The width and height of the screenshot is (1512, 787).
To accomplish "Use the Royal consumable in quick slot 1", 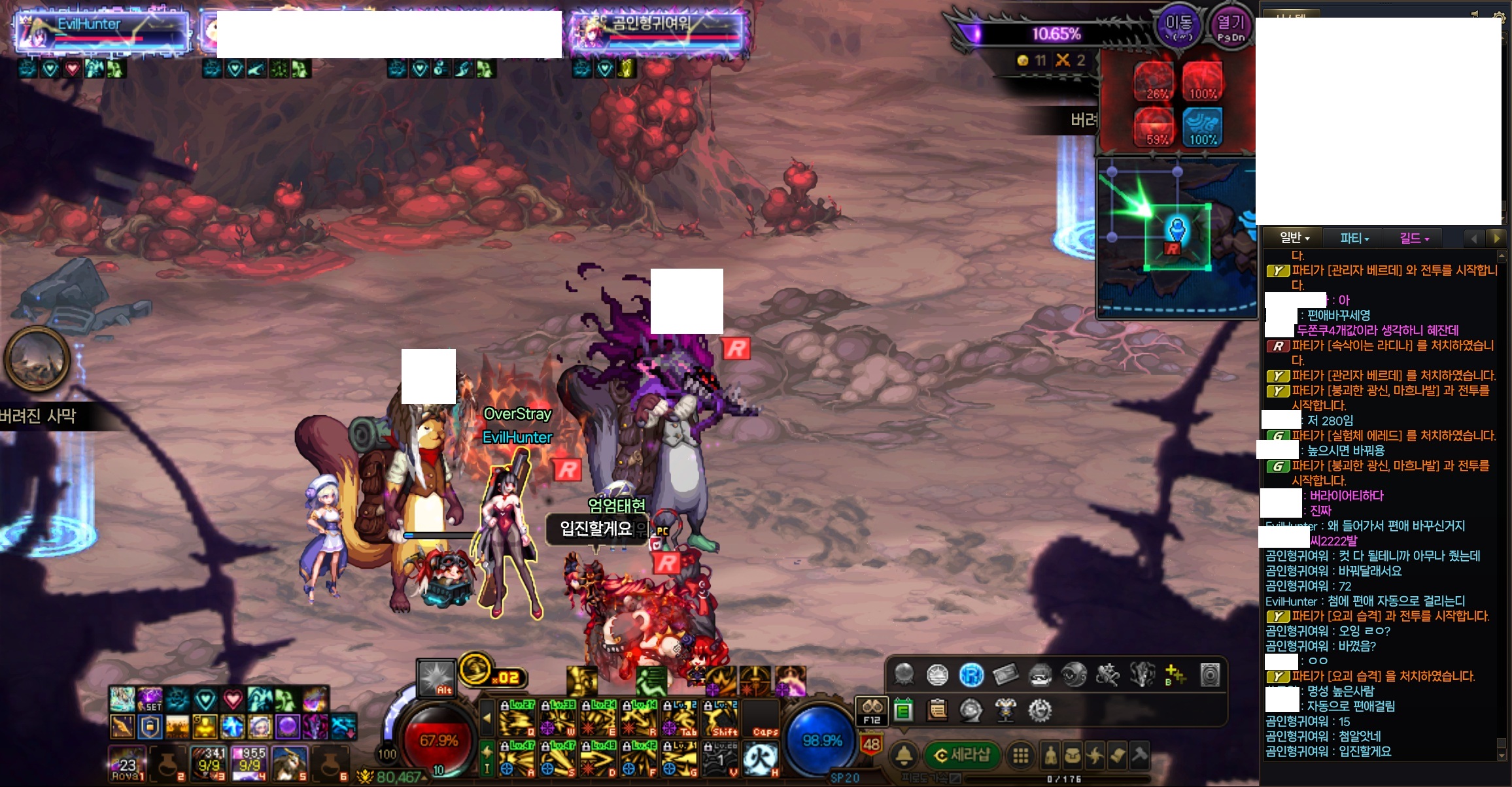I will 127,763.
